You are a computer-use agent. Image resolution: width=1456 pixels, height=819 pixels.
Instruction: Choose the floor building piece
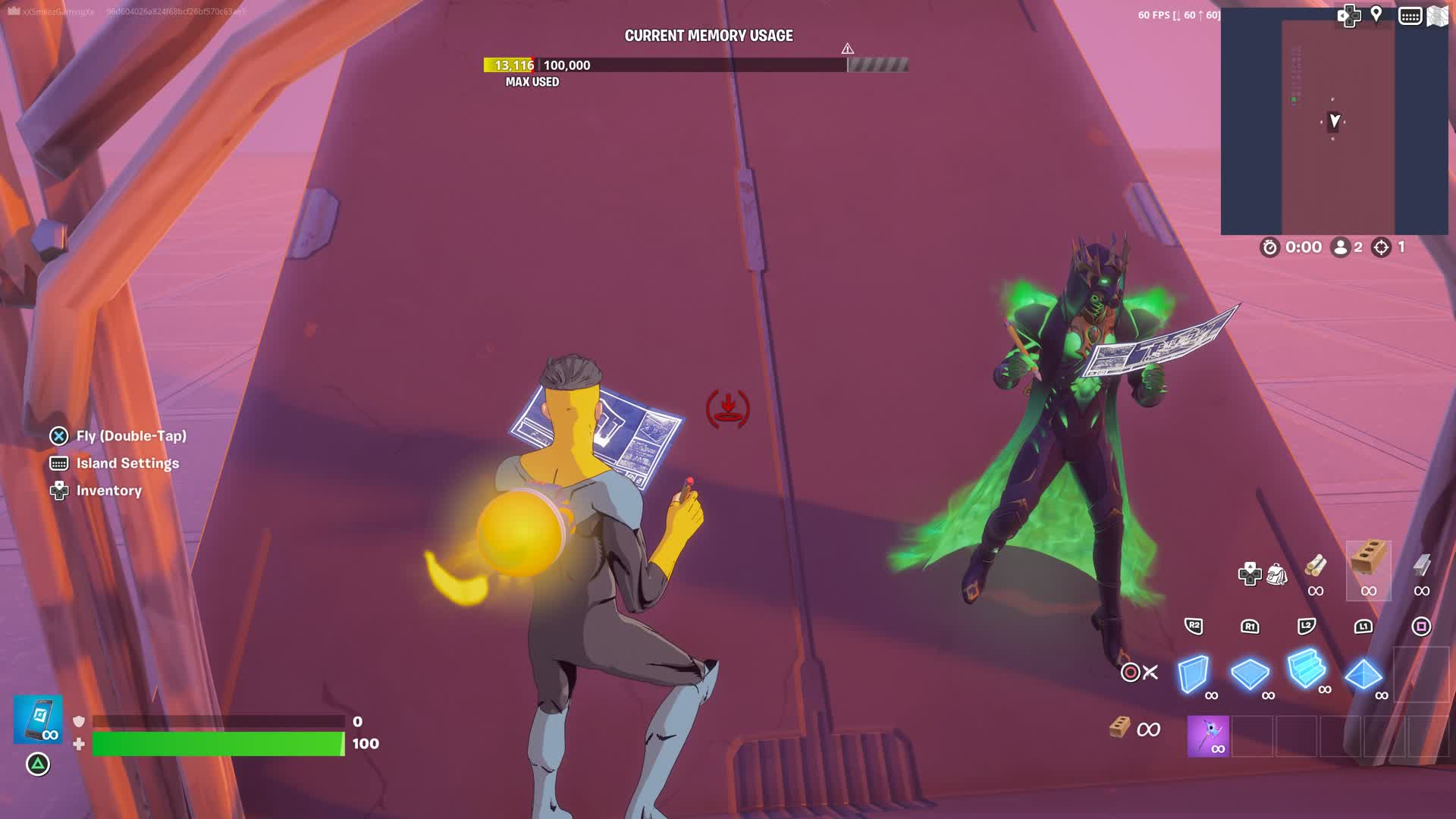(1249, 673)
